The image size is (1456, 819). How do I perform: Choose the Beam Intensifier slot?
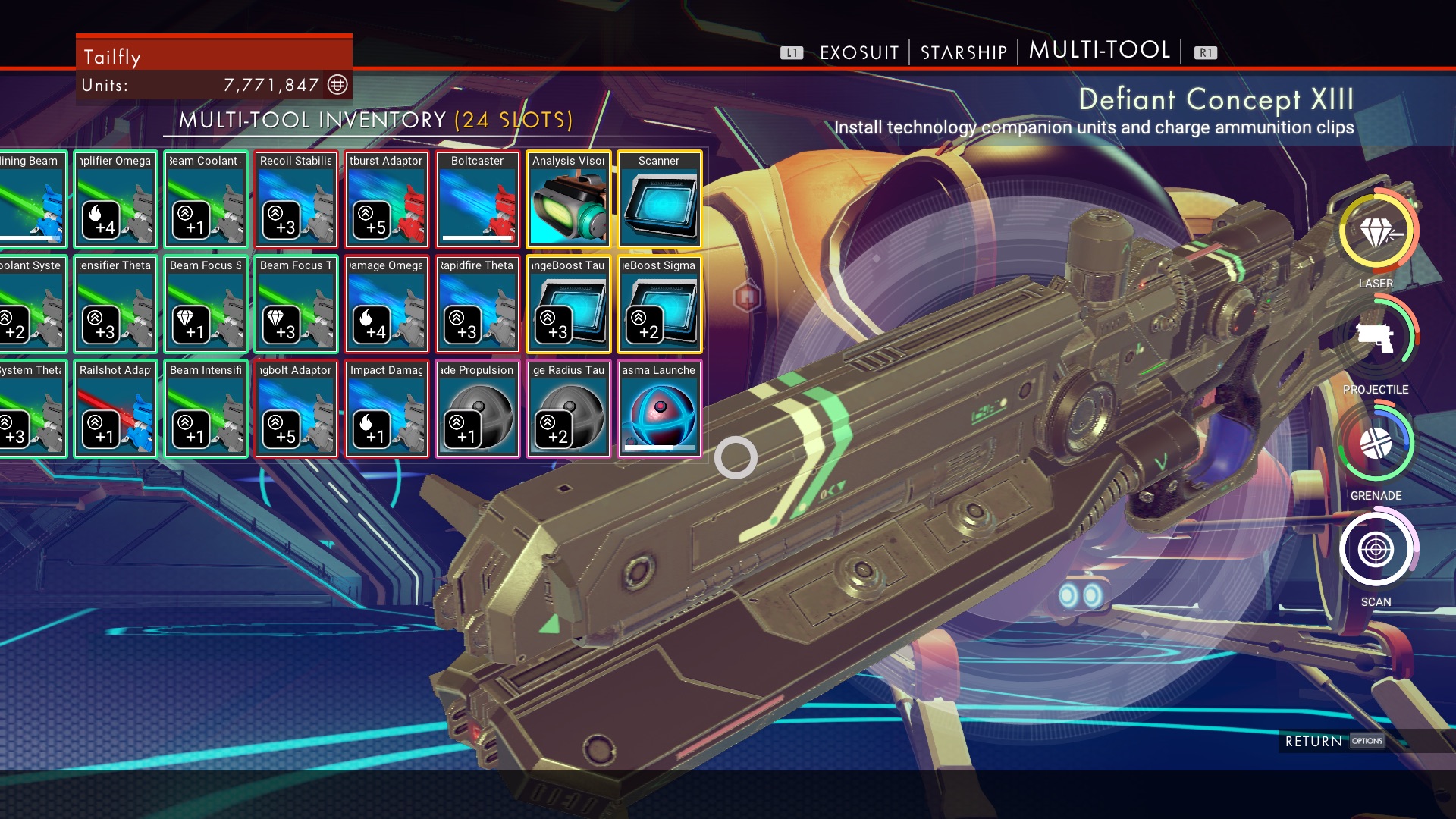206,409
